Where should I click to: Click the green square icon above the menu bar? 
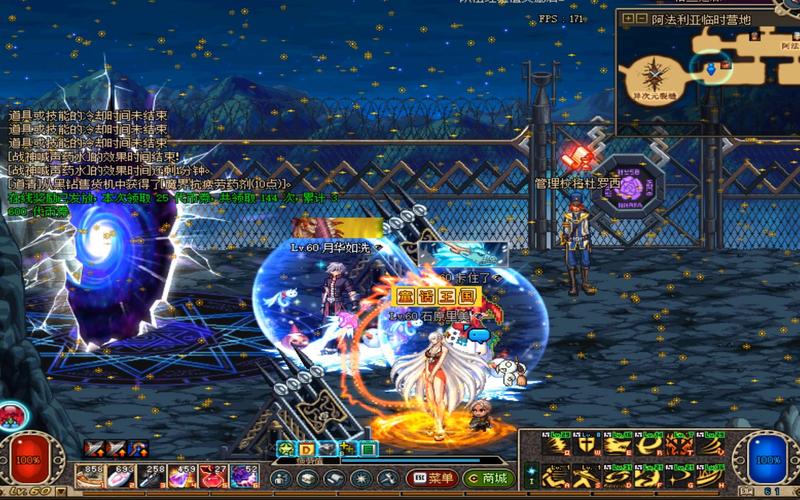(368, 449)
